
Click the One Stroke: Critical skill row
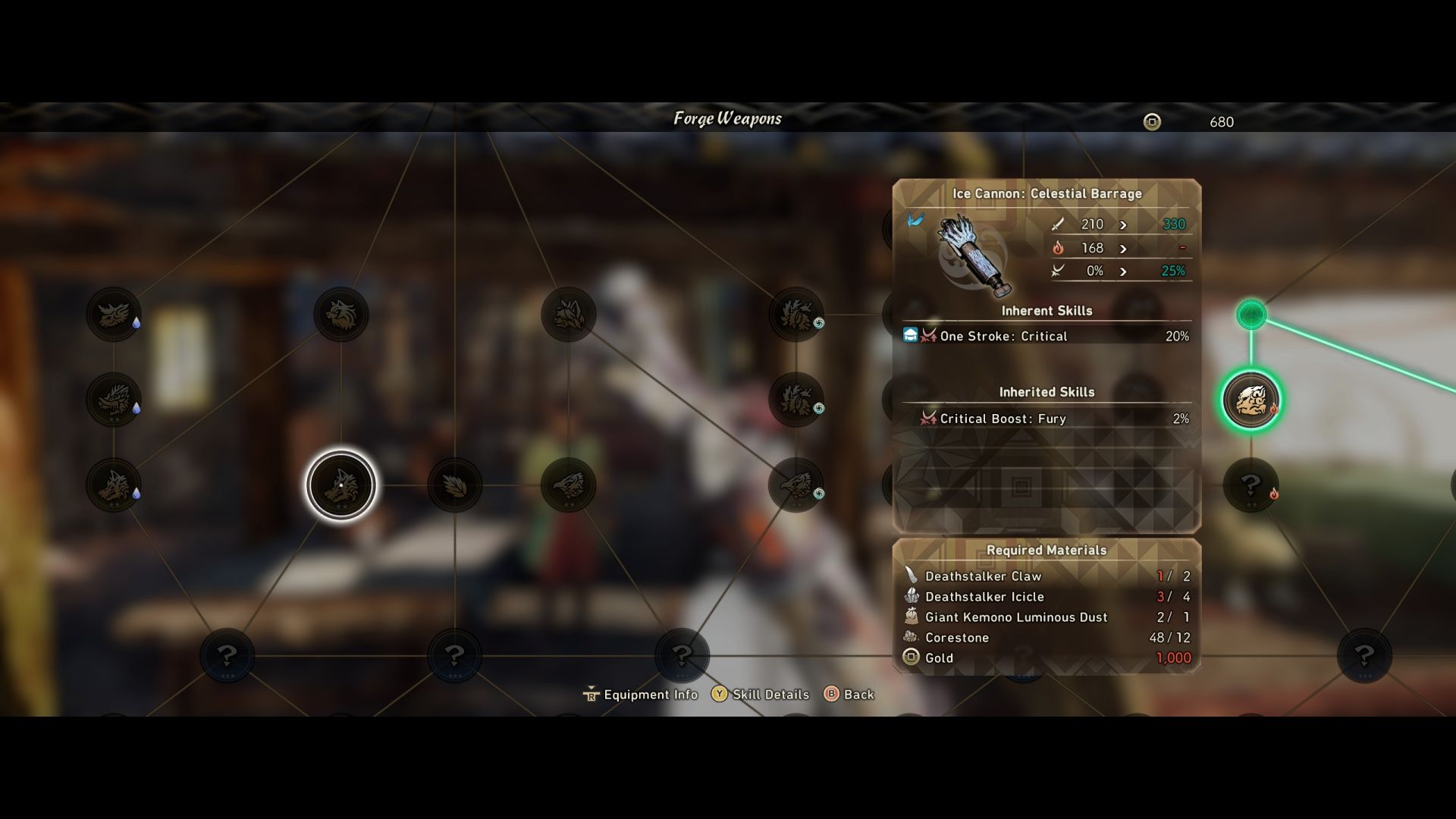tap(1046, 336)
